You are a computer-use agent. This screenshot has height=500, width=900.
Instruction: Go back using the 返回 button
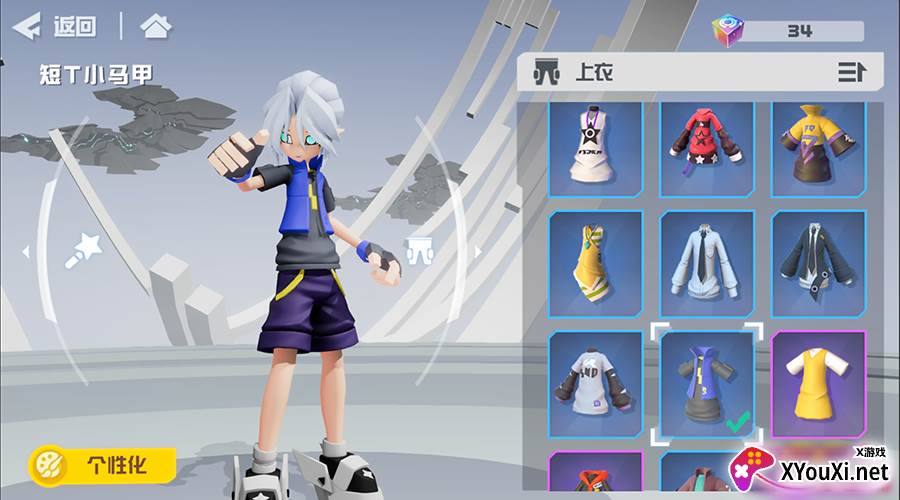(x=56, y=26)
